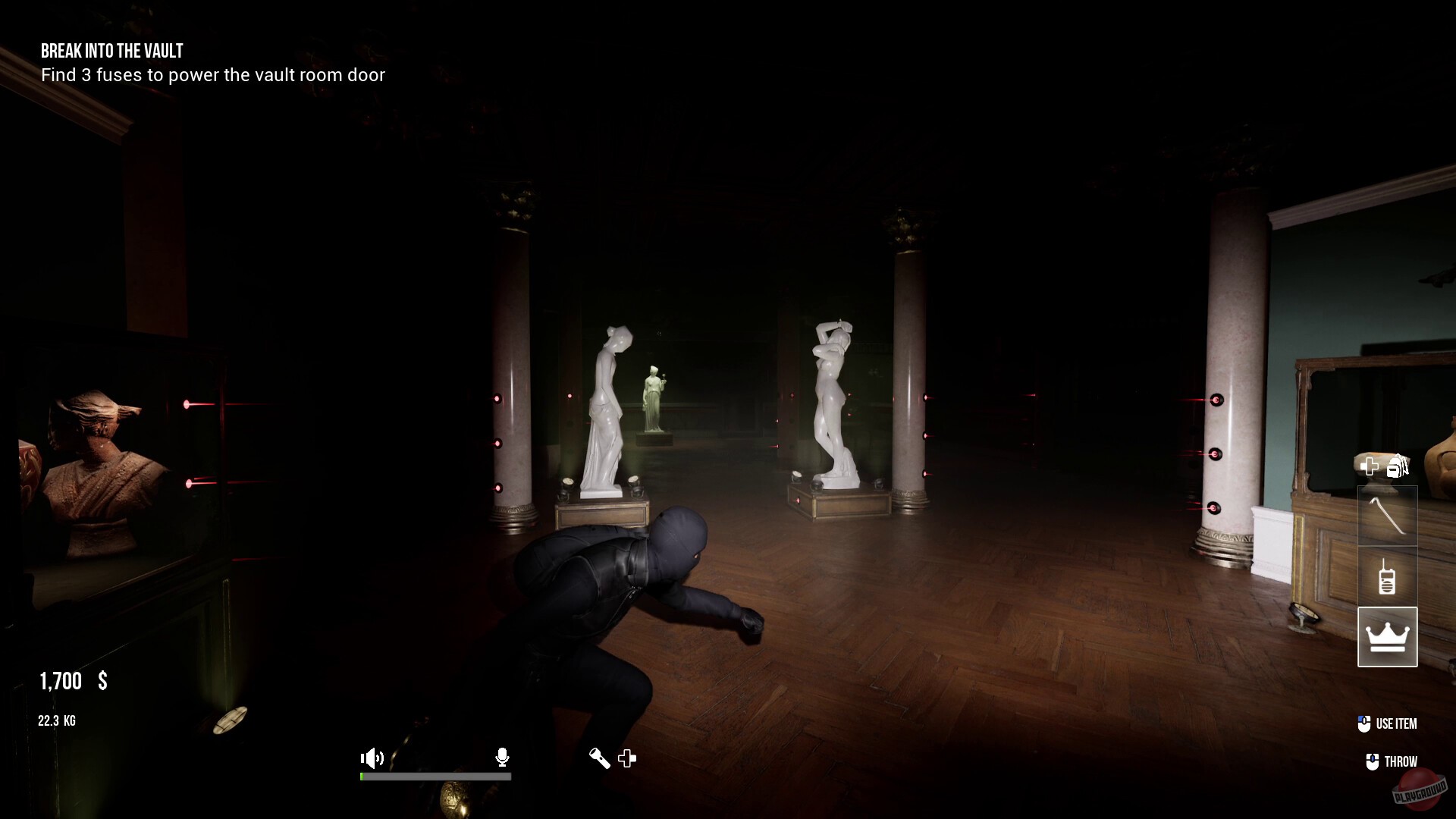Click the microphone icon above the noise bar
The image size is (1456, 819).
tap(502, 758)
